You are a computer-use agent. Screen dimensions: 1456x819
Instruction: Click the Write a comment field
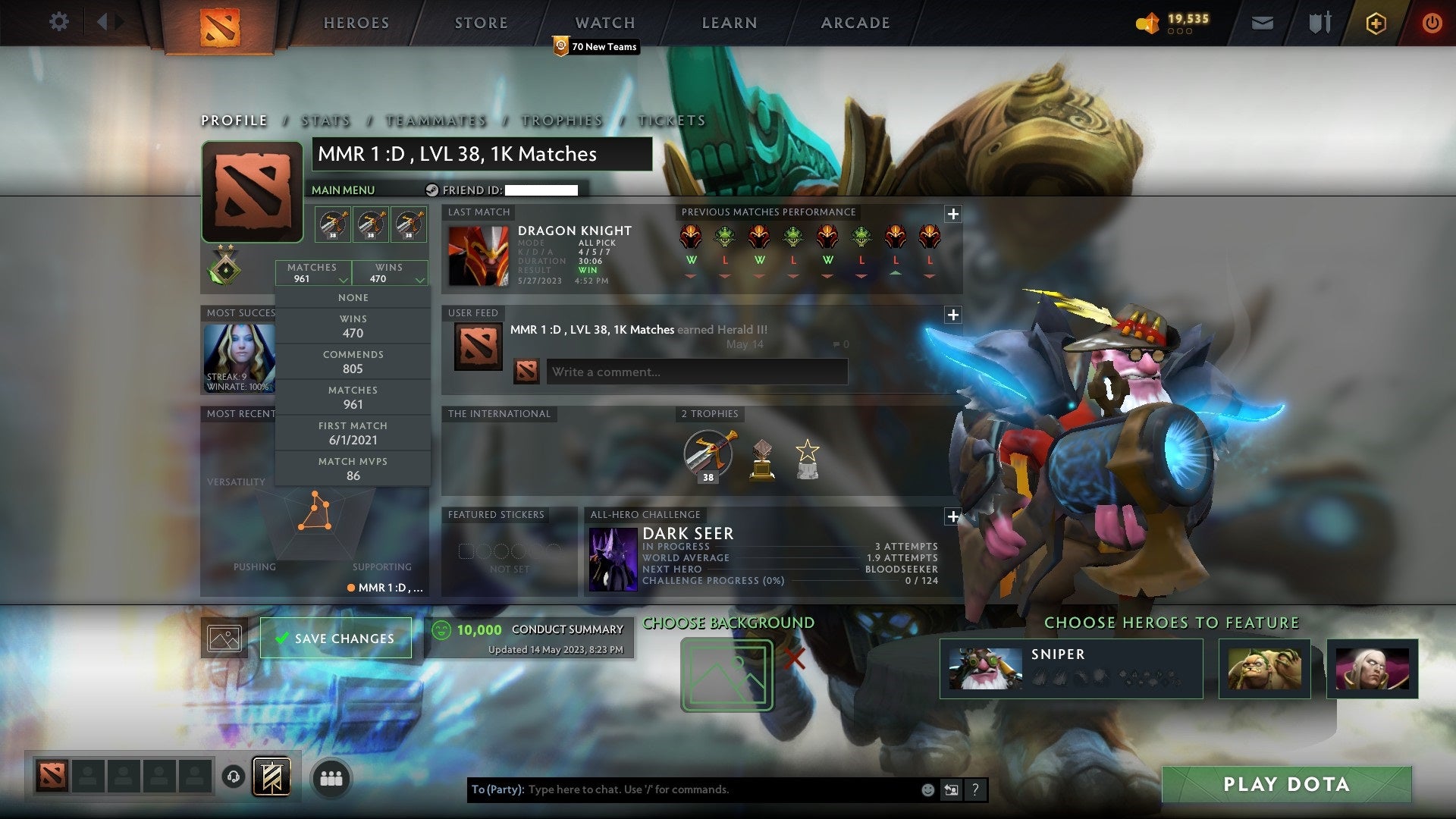click(x=698, y=372)
